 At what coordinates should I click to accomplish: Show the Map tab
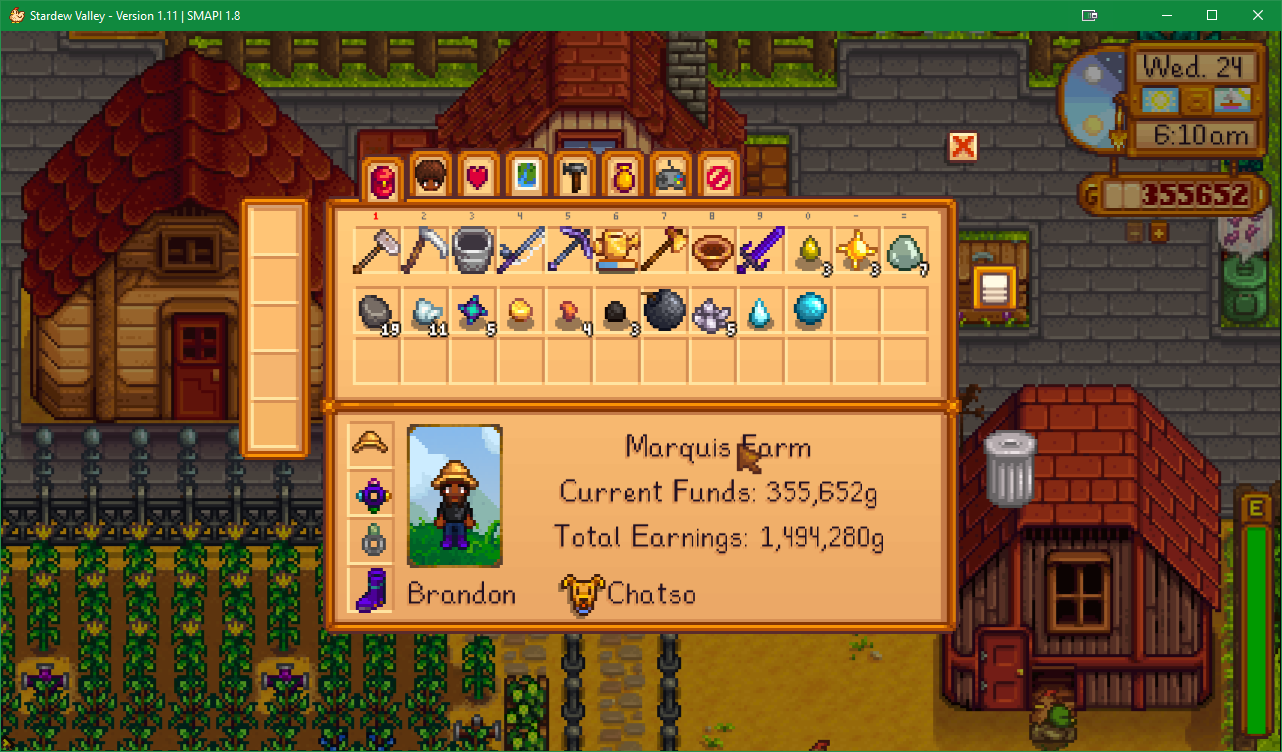click(x=526, y=178)
